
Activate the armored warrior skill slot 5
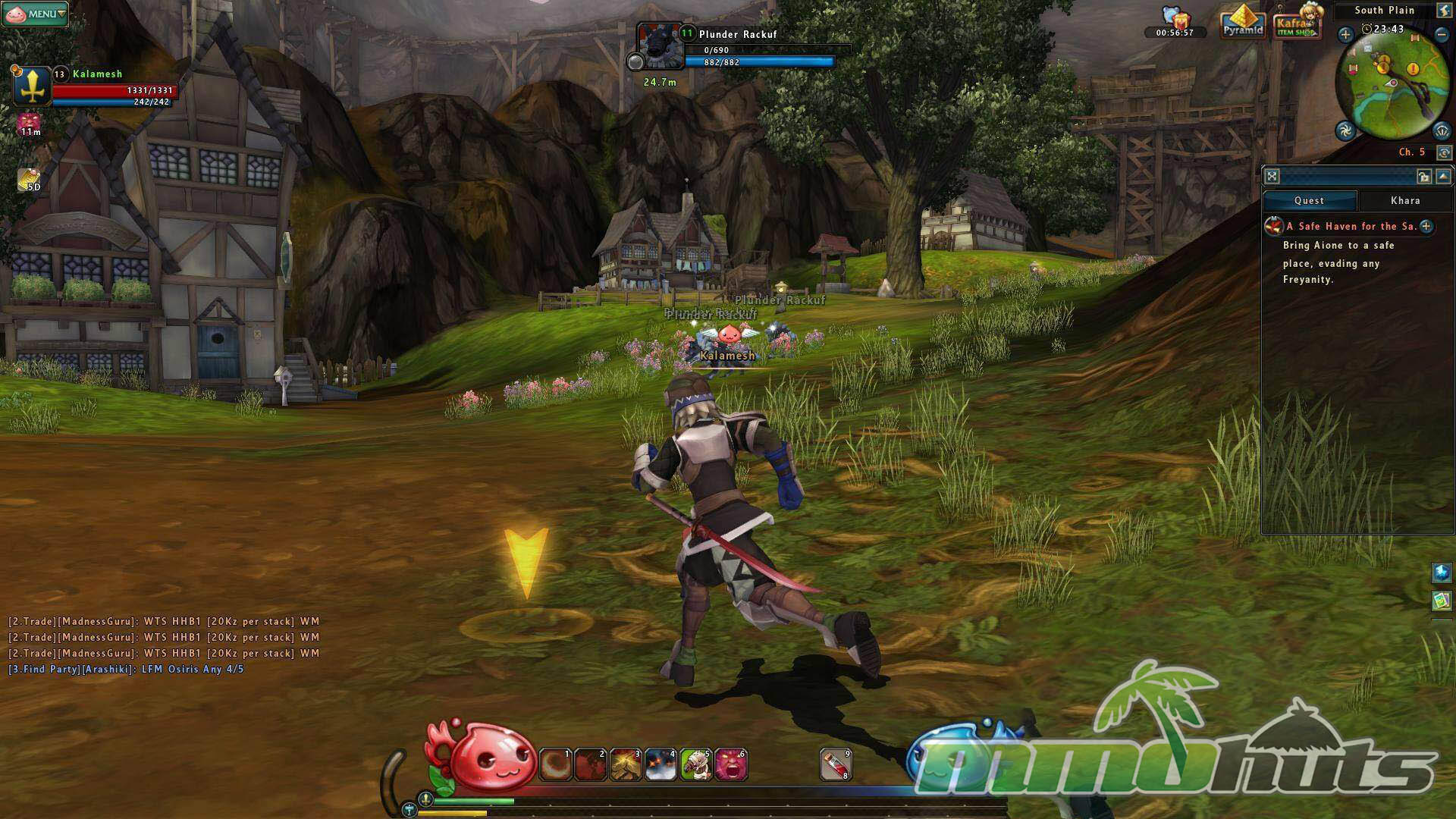695,764
